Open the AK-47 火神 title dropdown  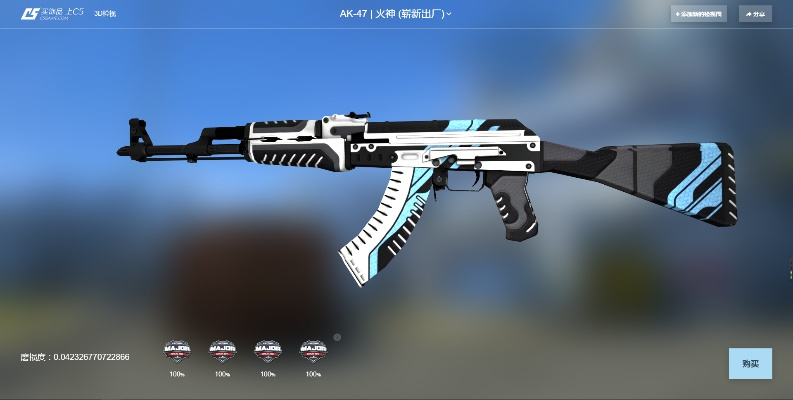coord(394,14)
